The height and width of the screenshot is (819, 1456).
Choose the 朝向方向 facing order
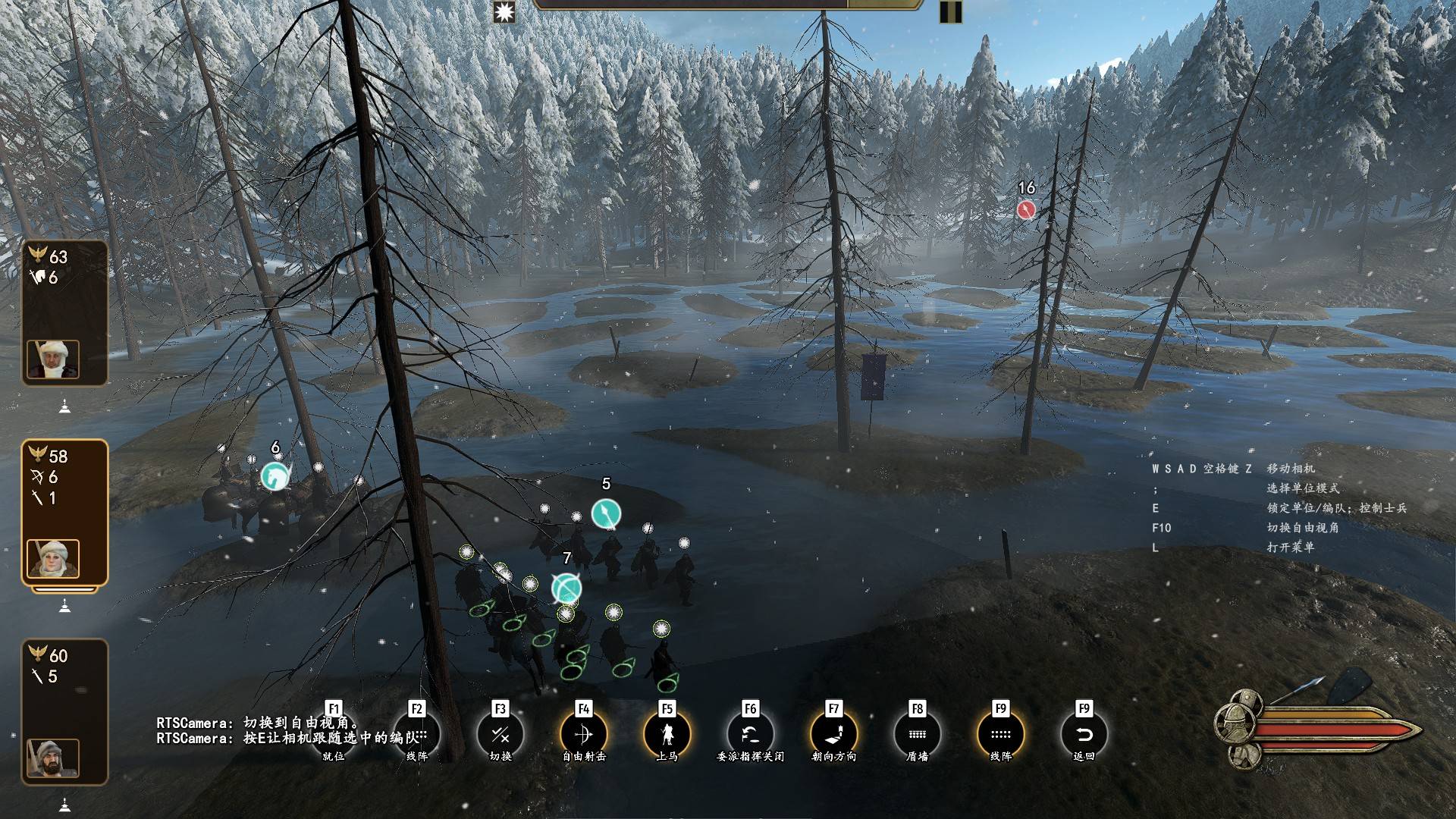833,734
